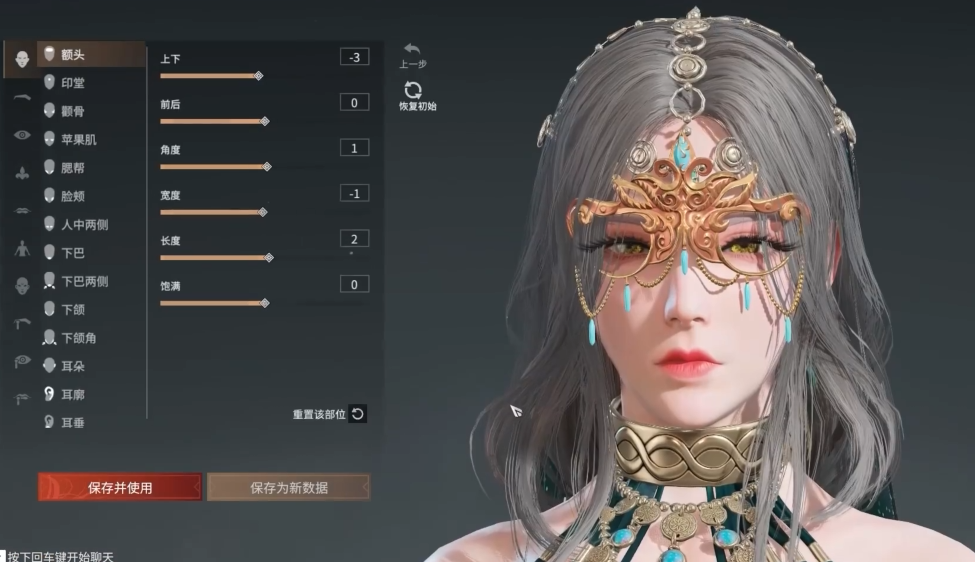Adjust the 饱满 fullness slider
Viewport: 975px width, 562px height.
[265, 303]
